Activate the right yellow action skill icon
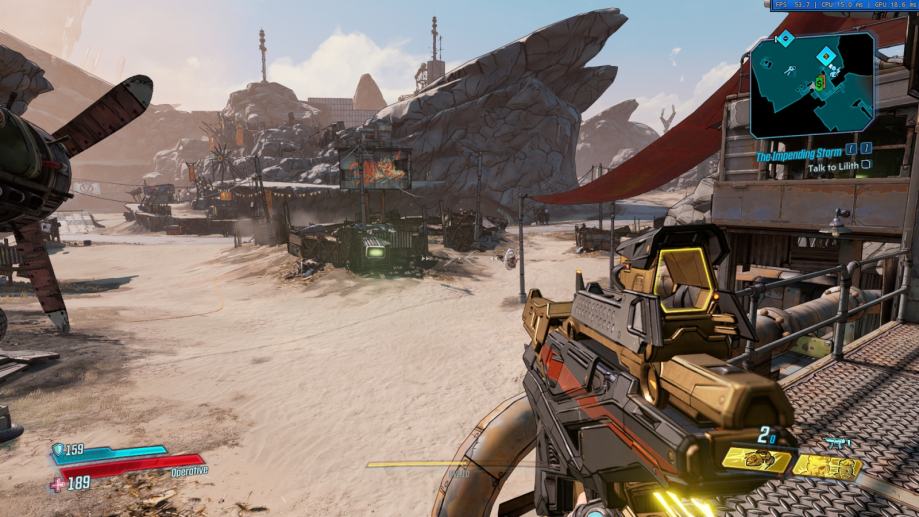 [x=829, y=466]
